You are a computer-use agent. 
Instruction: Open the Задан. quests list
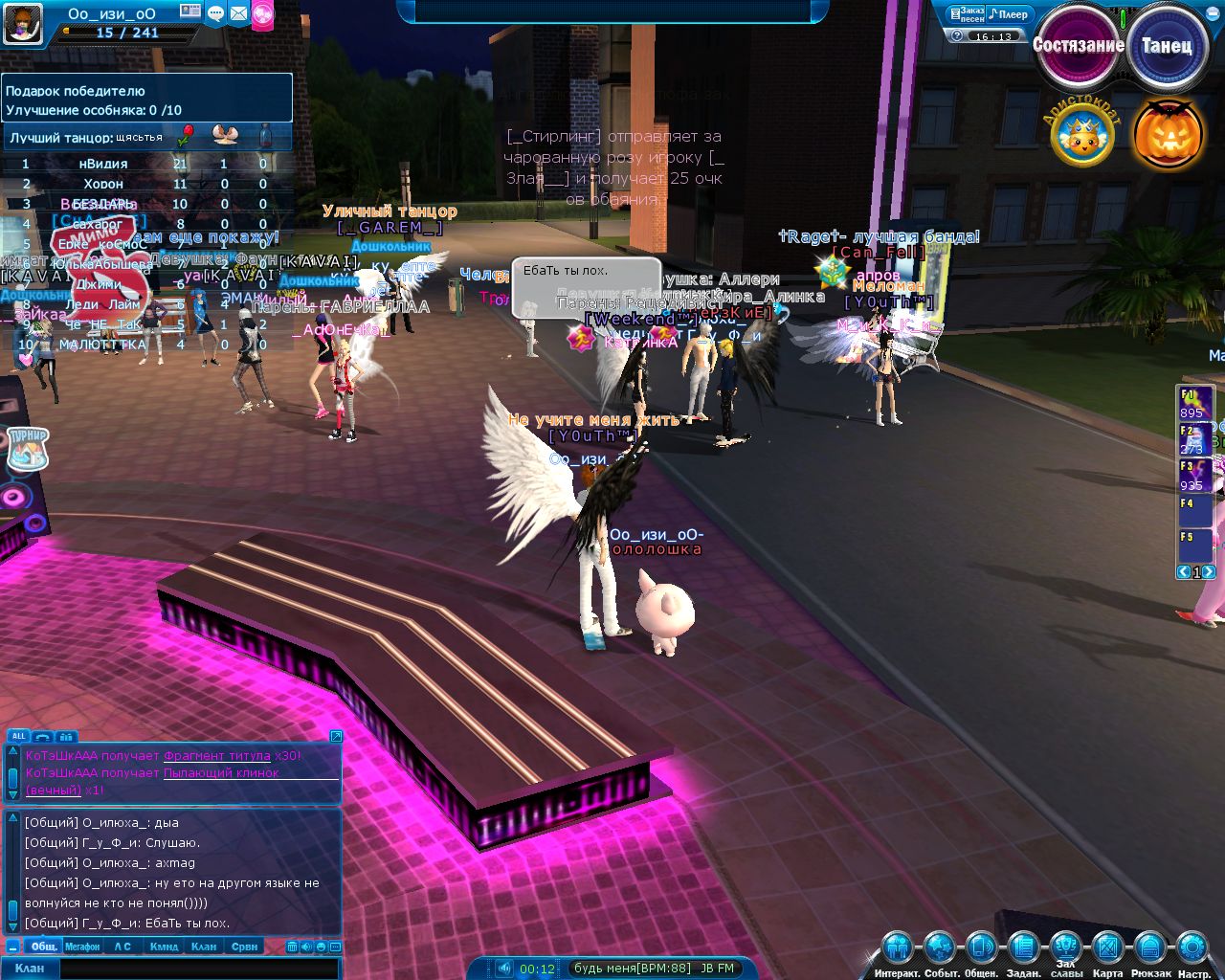pos(1023,949)
